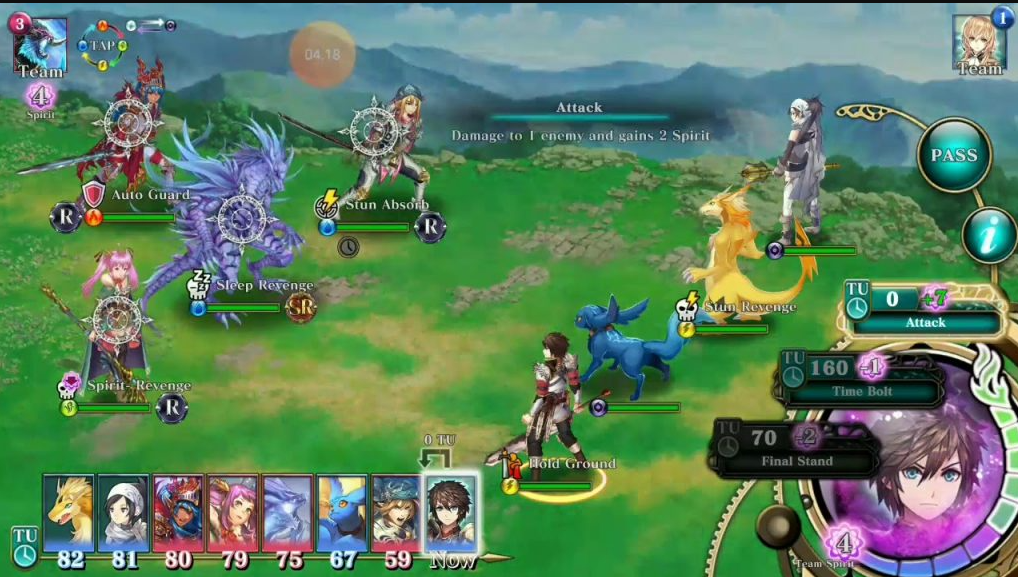Select white-hooded ninja portrait in turn order

[123, 512]
